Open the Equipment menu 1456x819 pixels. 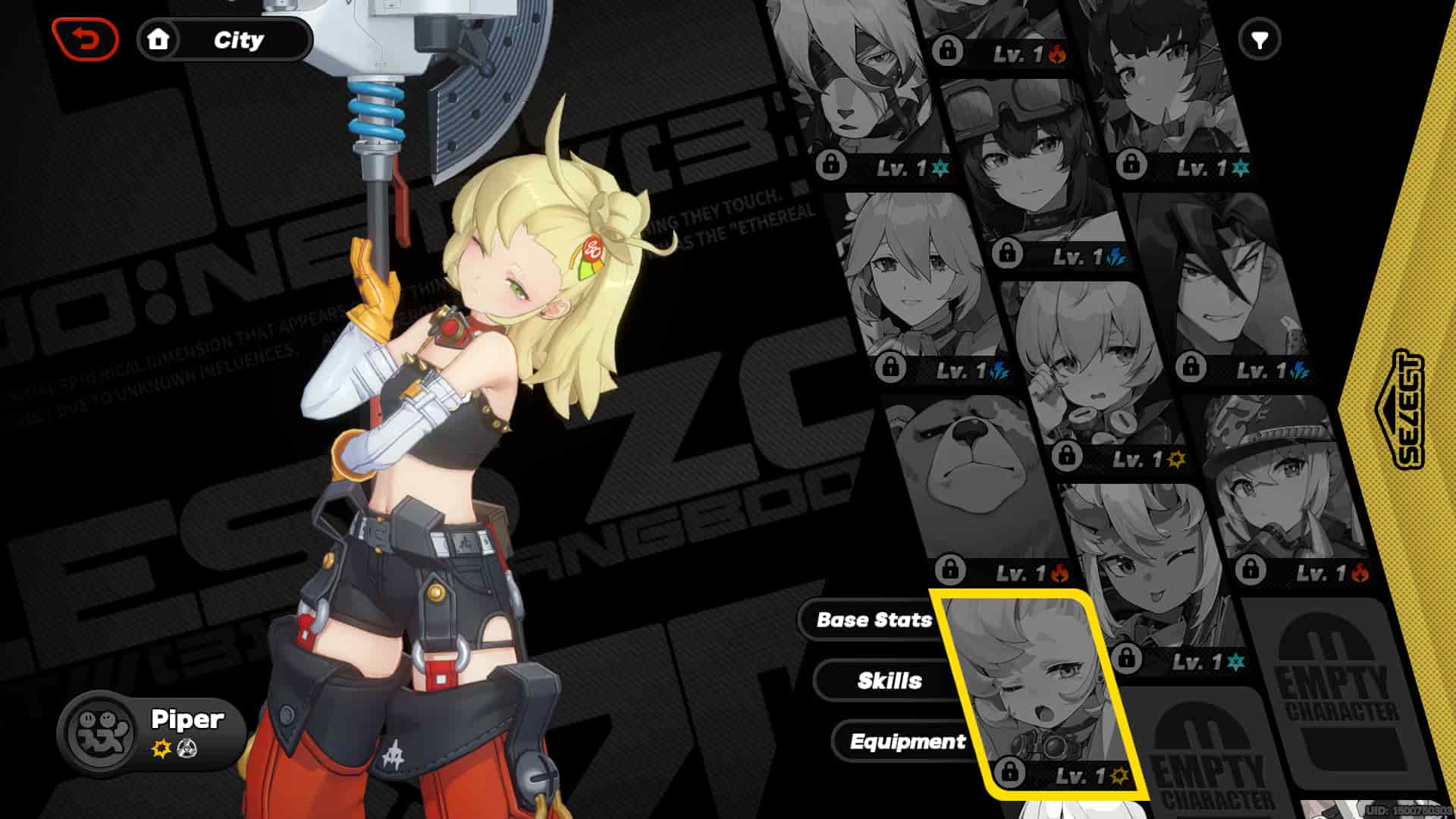coord(908,742)
